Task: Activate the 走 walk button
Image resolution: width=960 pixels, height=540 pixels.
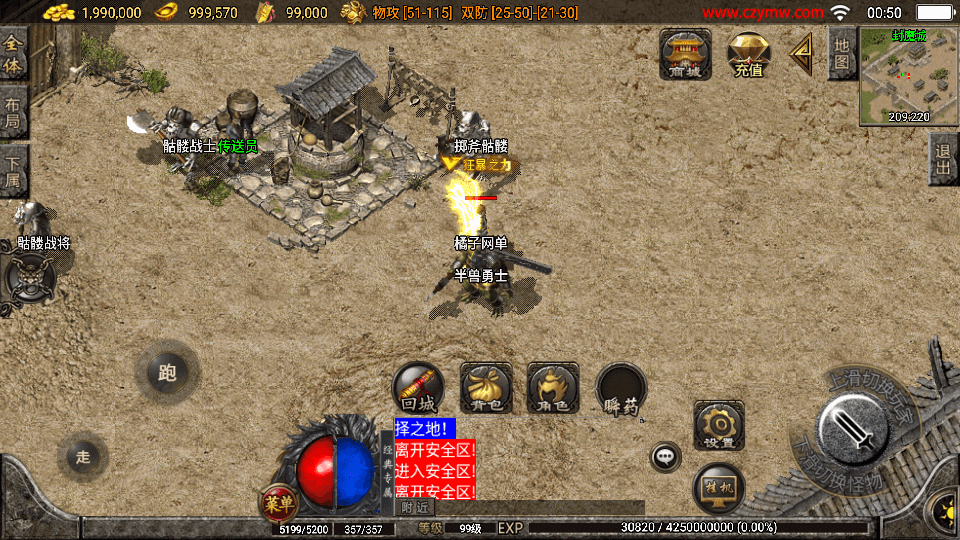Action: click(83, 456)
